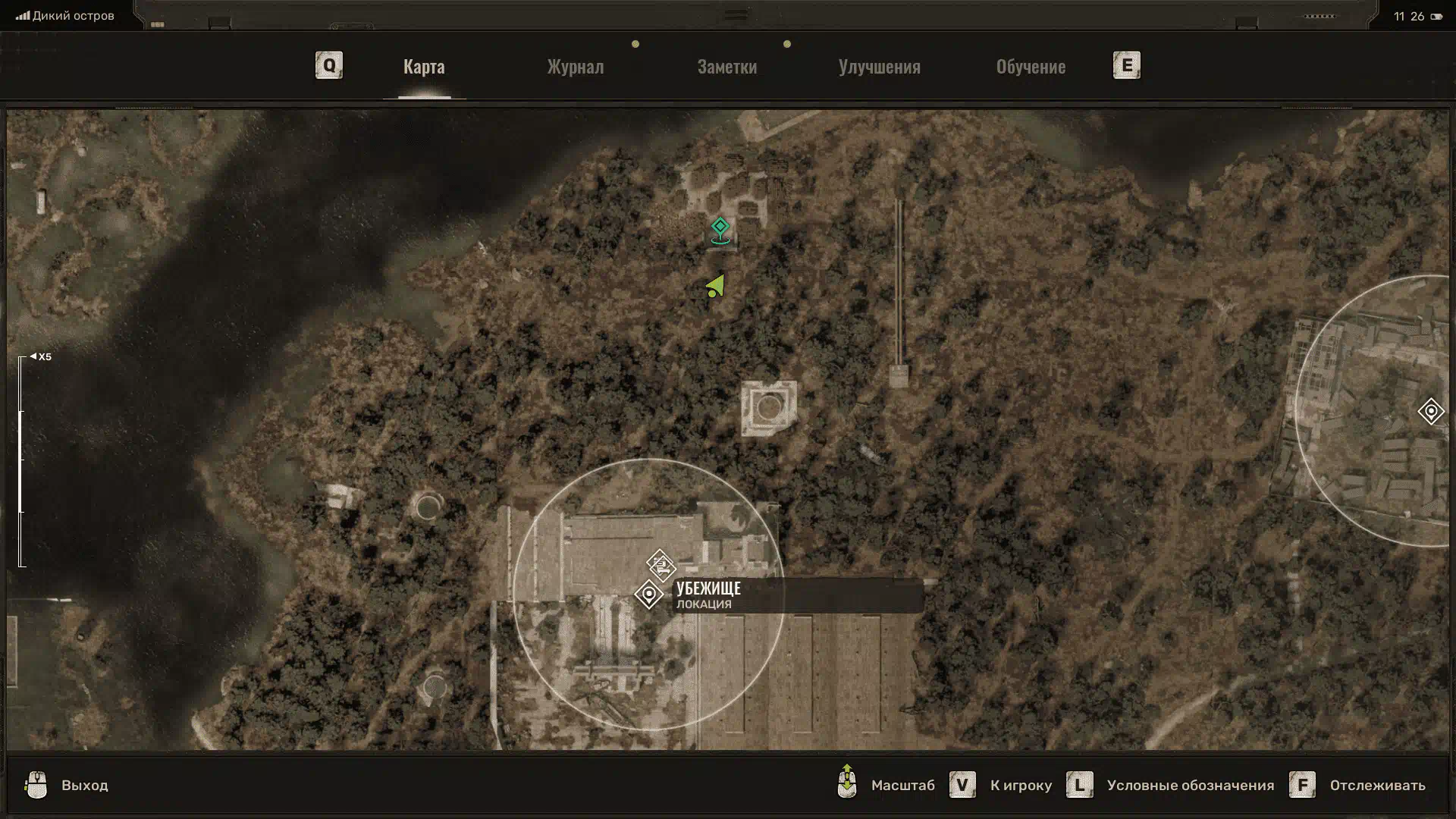Select the teal quest objective marker
Image resolution: width=1456 pixels, height=819 pixels.
(720, 229)
